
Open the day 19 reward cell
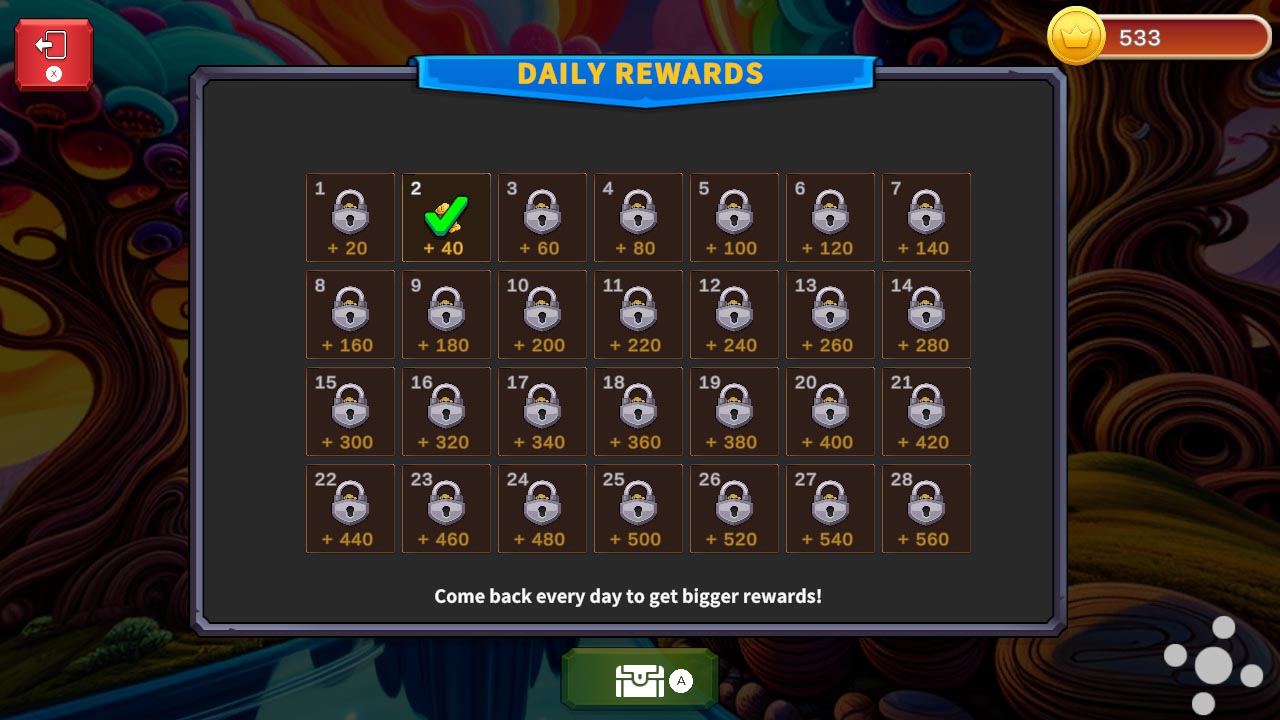click(734, 411)
